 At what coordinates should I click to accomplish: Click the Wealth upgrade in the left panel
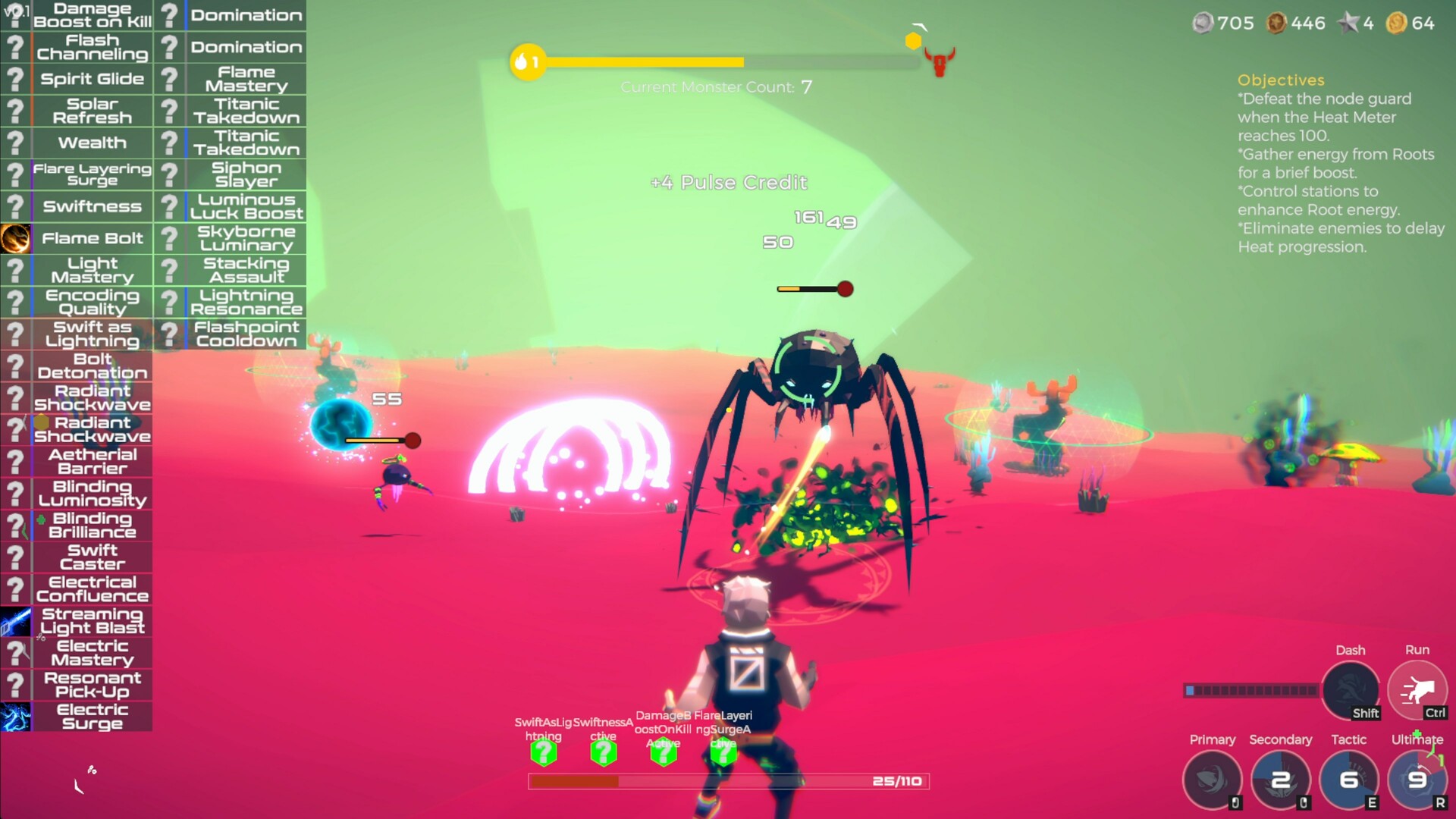click(x=92, y=143)
